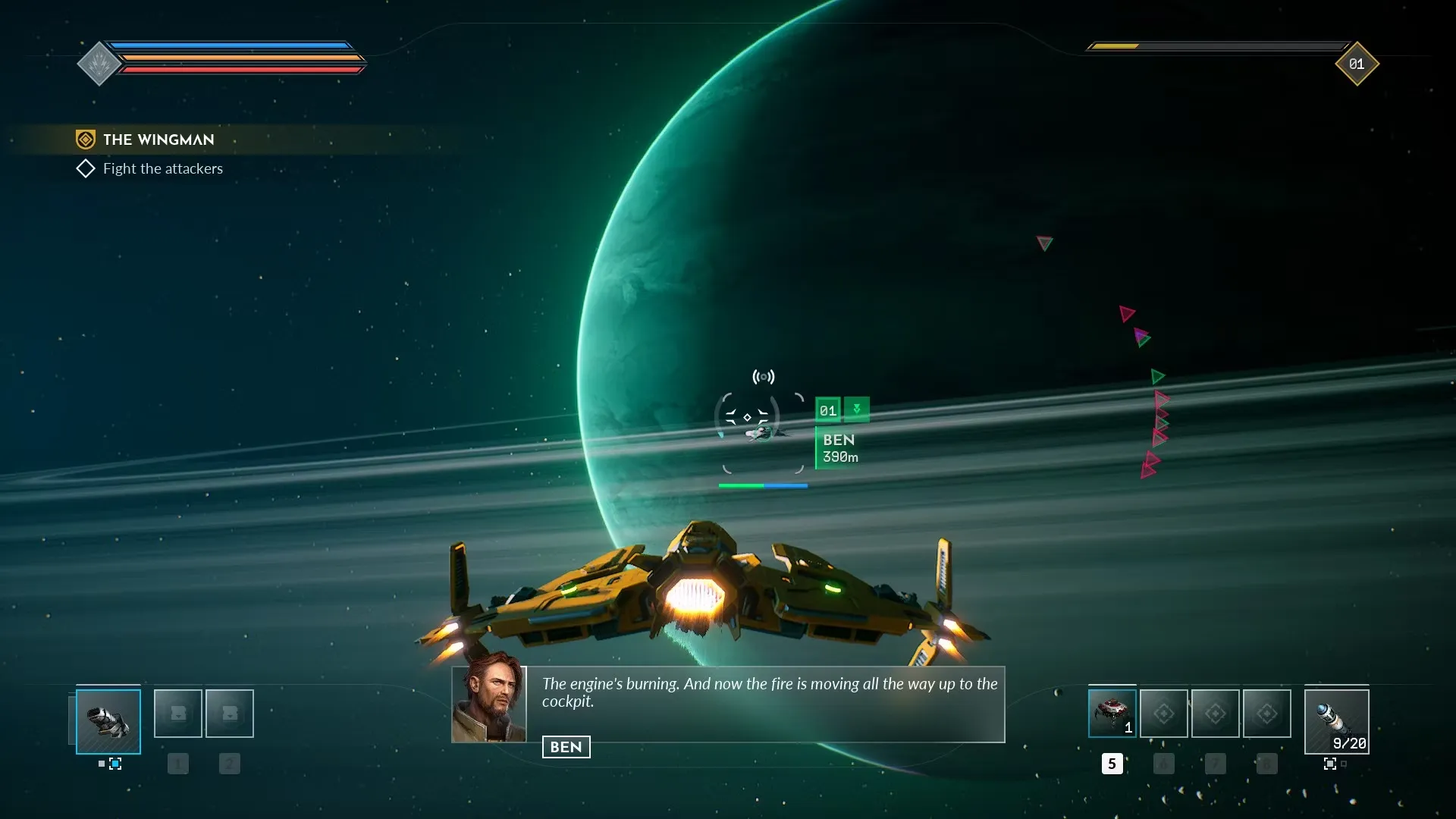Click the ship emblem beside the status bars
Viewport: 1456px width, 819px height.
(99, 64)
